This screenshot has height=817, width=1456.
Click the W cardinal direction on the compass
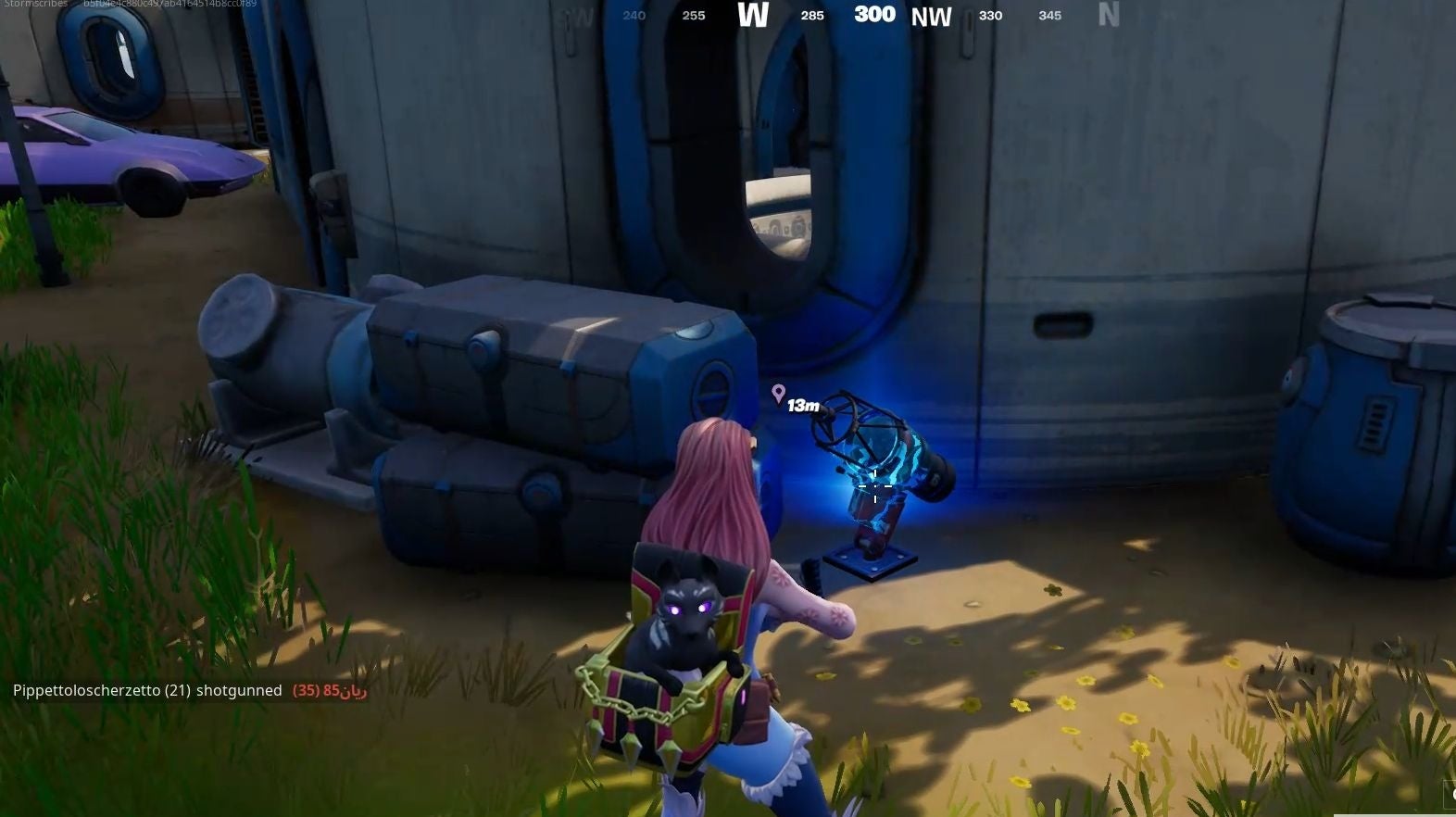(755, 16)
